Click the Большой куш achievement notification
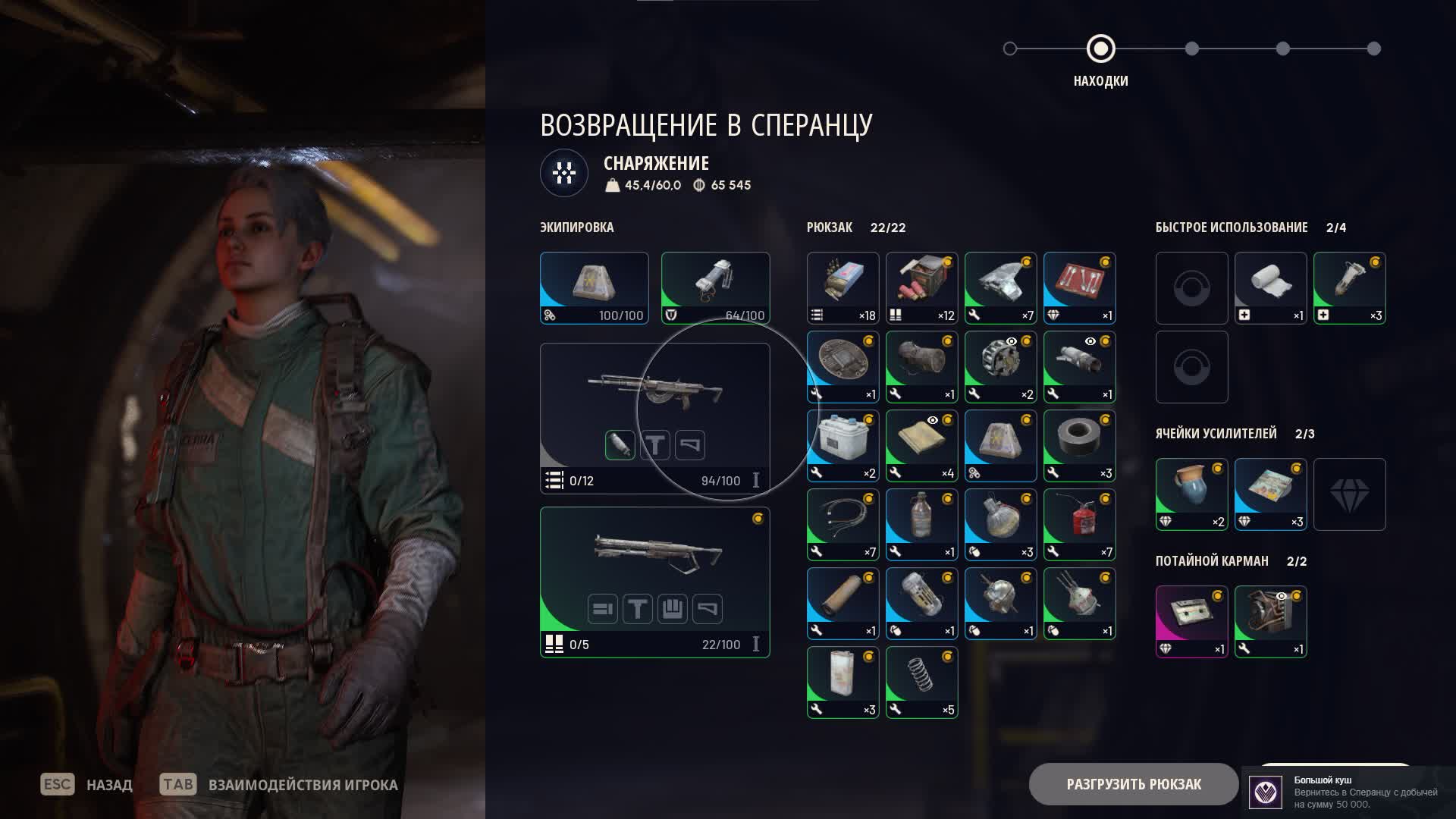The image size is (1456, 819). (x=1350, y=792)
